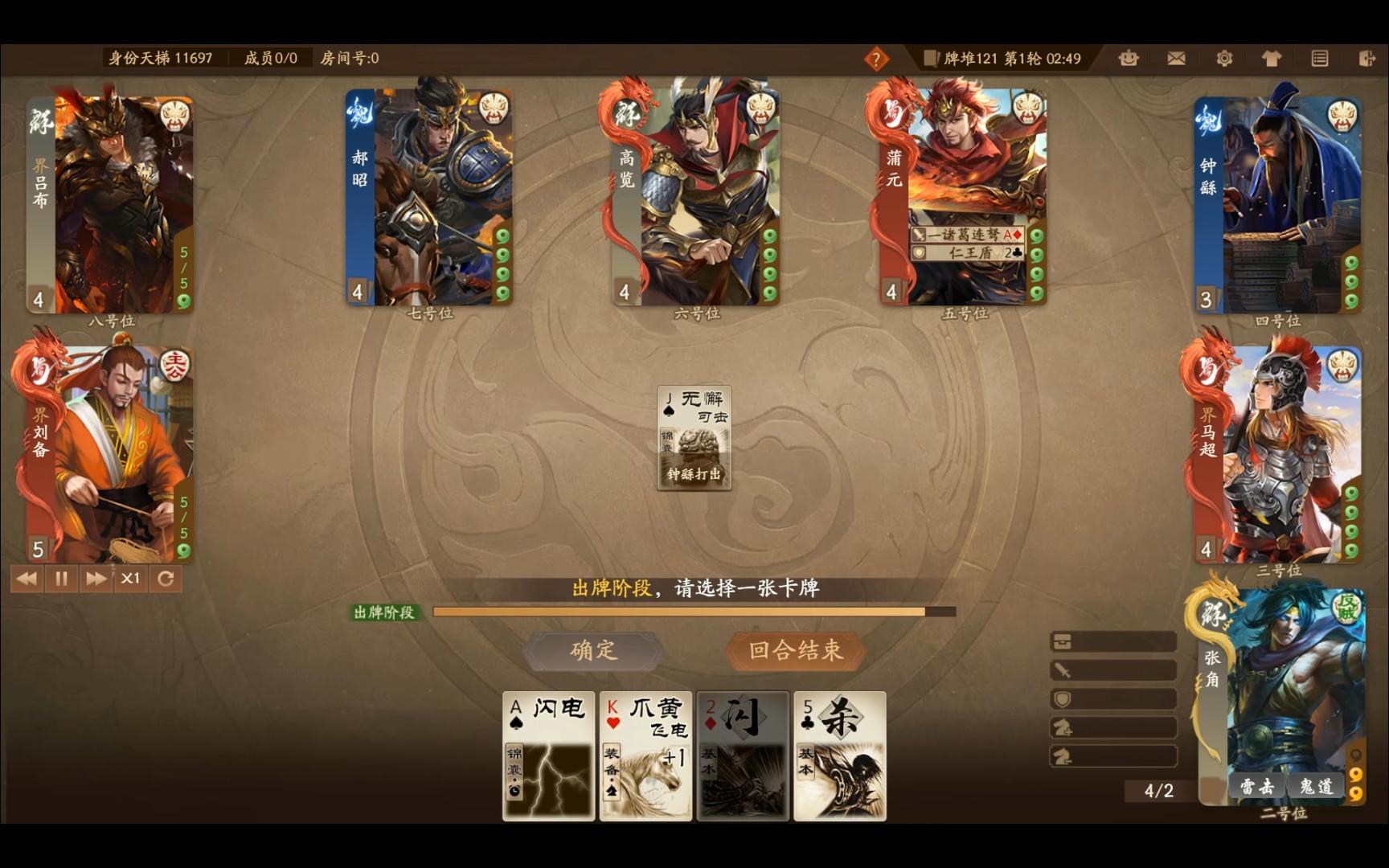This screenshot has height=868, width=1389.
Task: Pause the replay playback
Action: click(61, 578)
